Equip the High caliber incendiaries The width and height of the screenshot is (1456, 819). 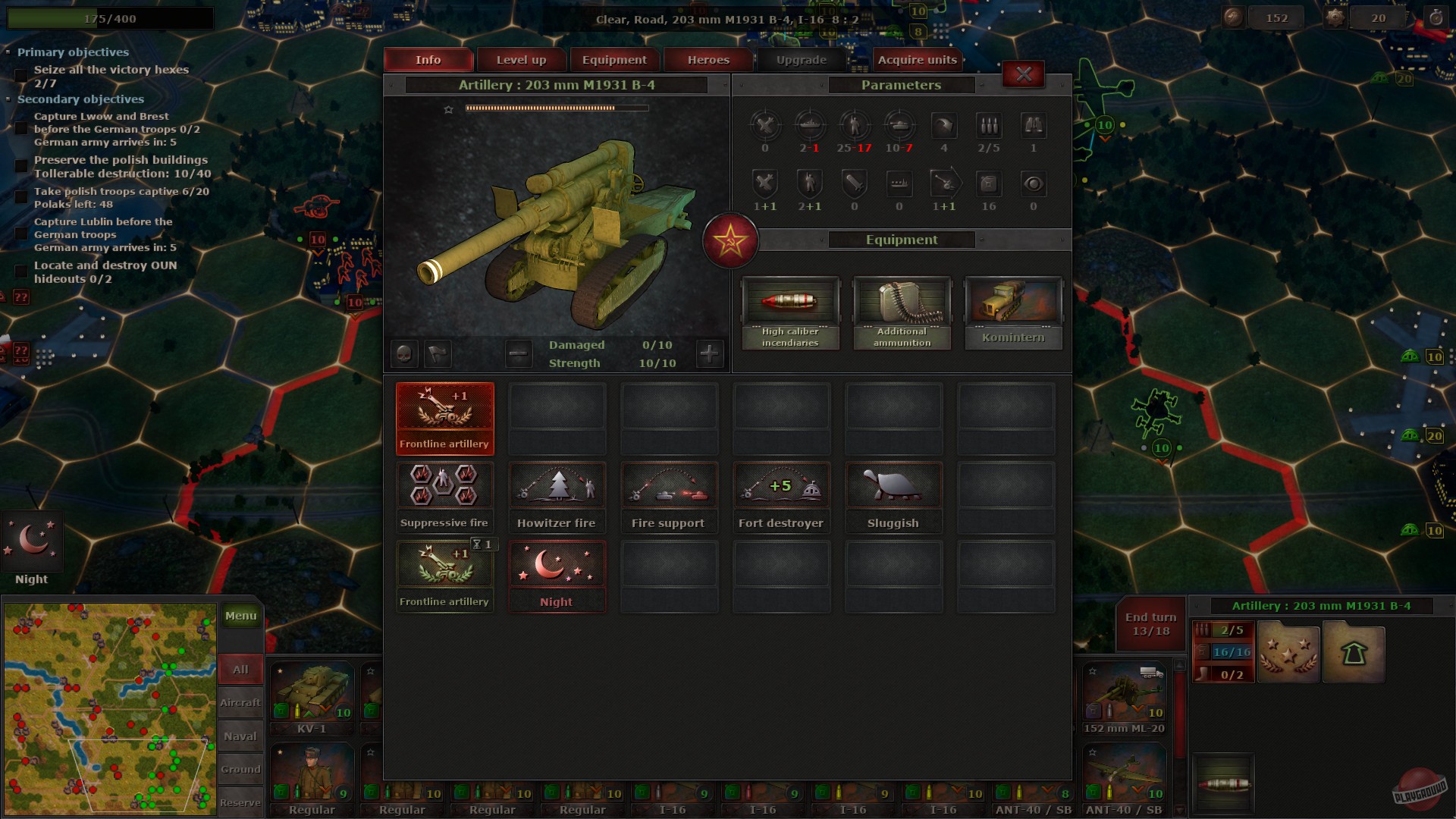click(790, 311)
